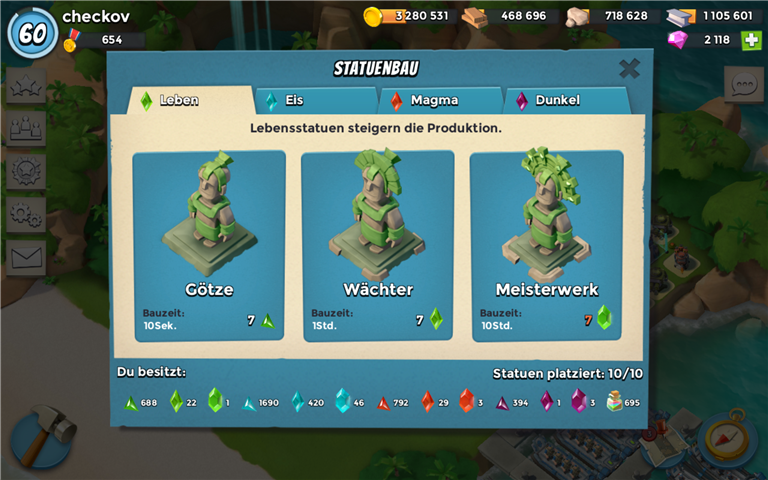Image resolution: width=768 pixels, height=480 pixels.
Task: Choose the Götze statue card
Action: [209, 246]
